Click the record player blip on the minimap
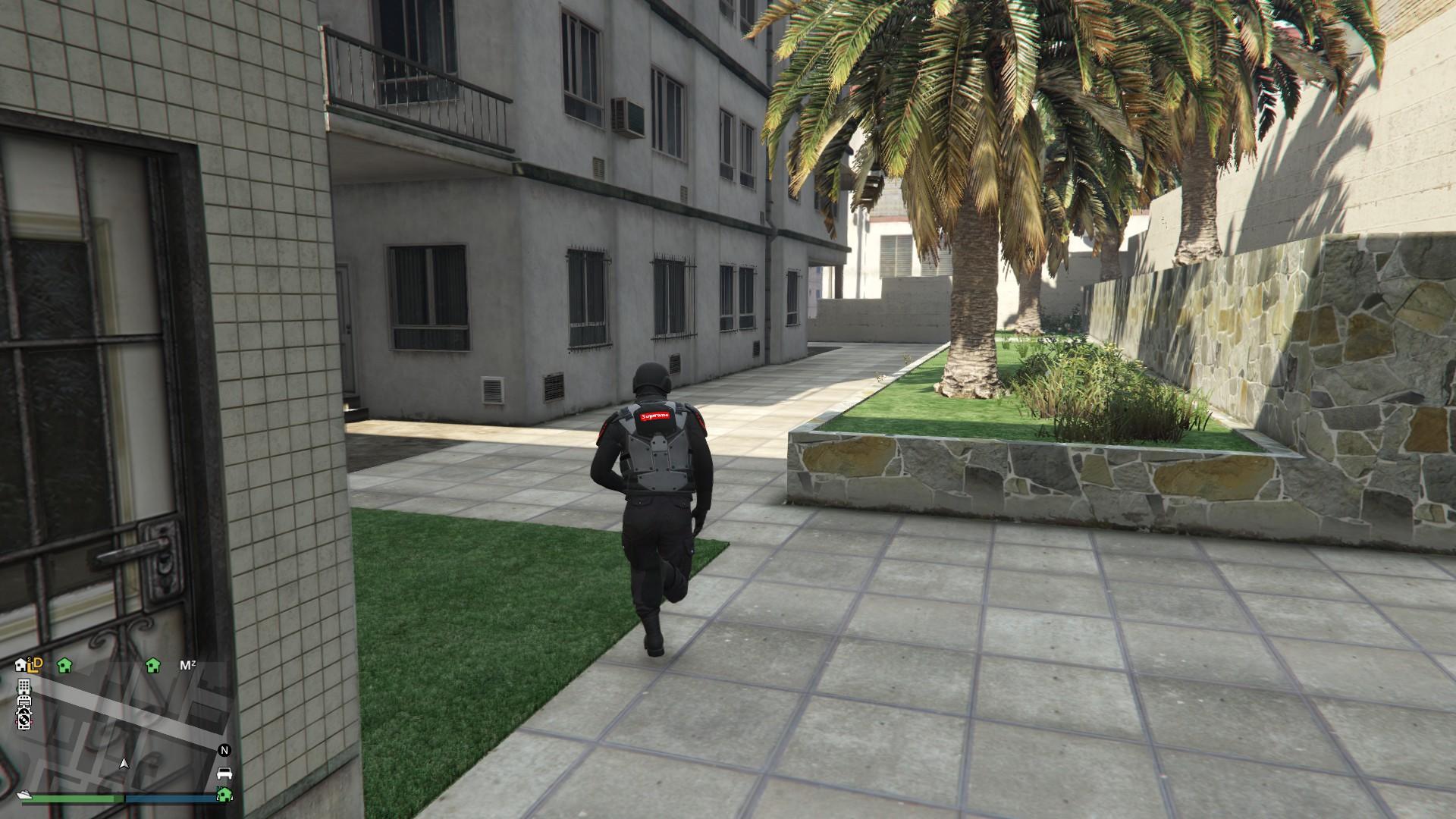The image size is (1456, 819). click(x=24, y=720)
